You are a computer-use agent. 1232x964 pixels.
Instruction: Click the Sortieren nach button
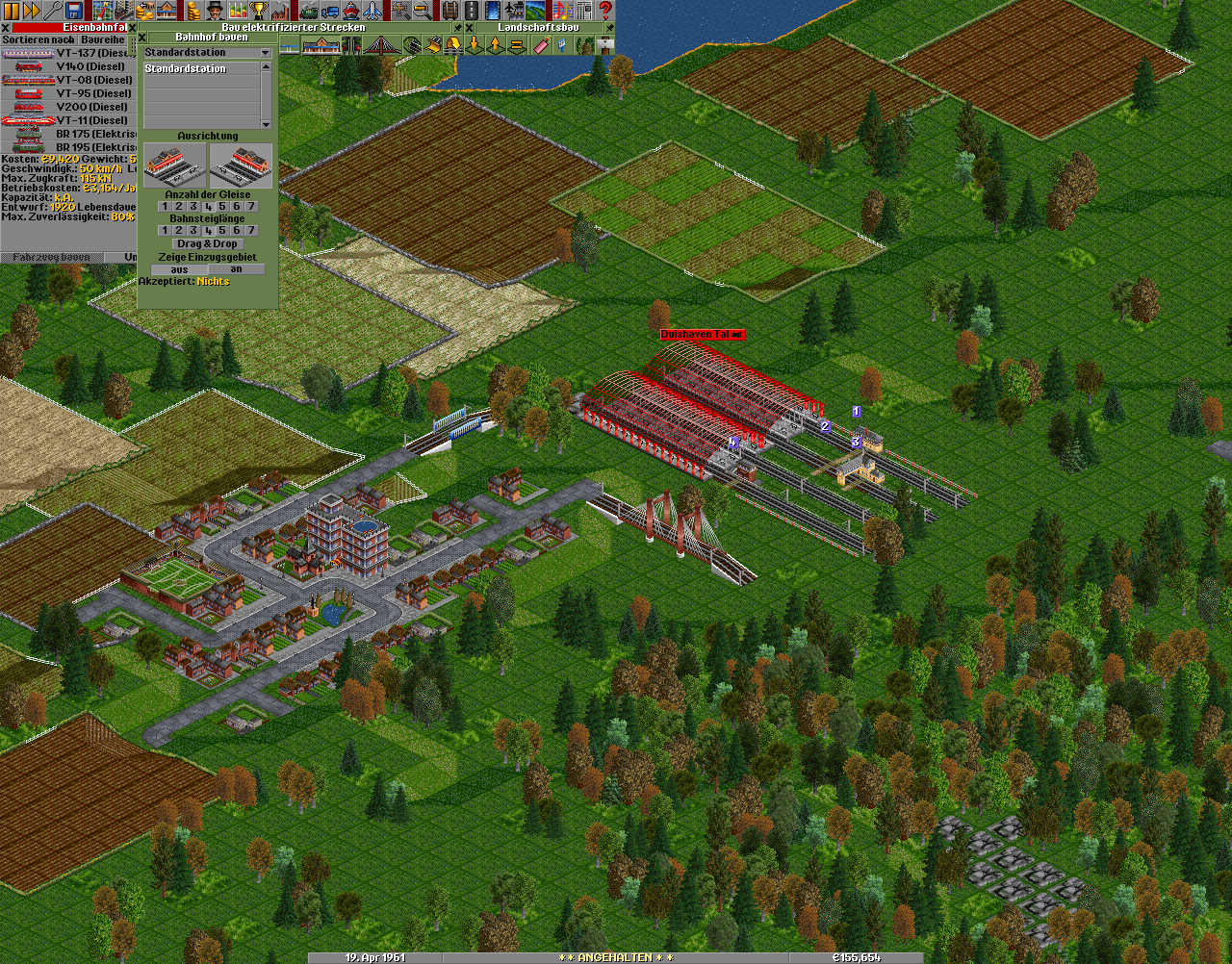38,40
